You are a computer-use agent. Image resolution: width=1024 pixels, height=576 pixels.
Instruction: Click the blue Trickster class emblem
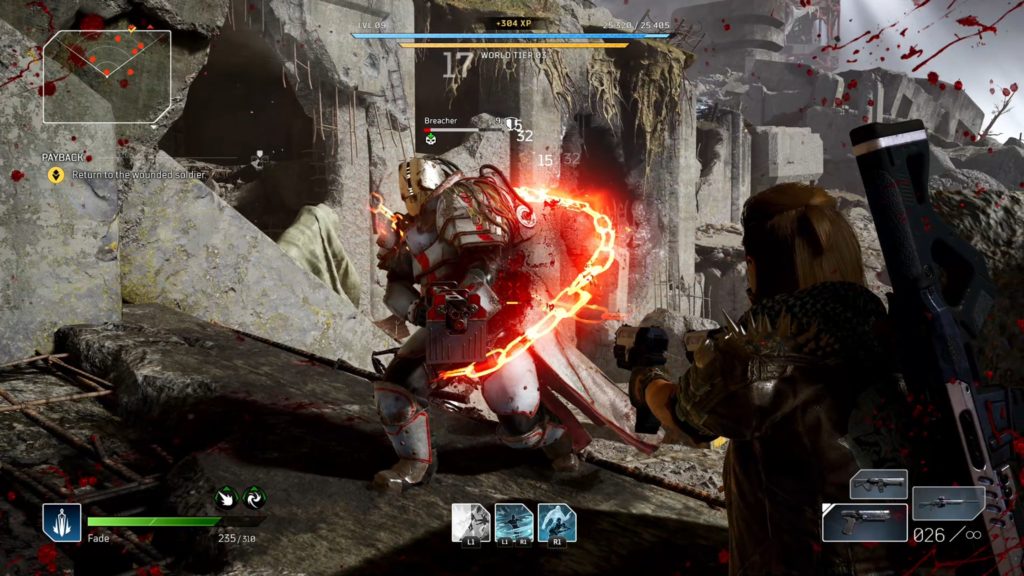pyautogui.click(x=62, y=523)
